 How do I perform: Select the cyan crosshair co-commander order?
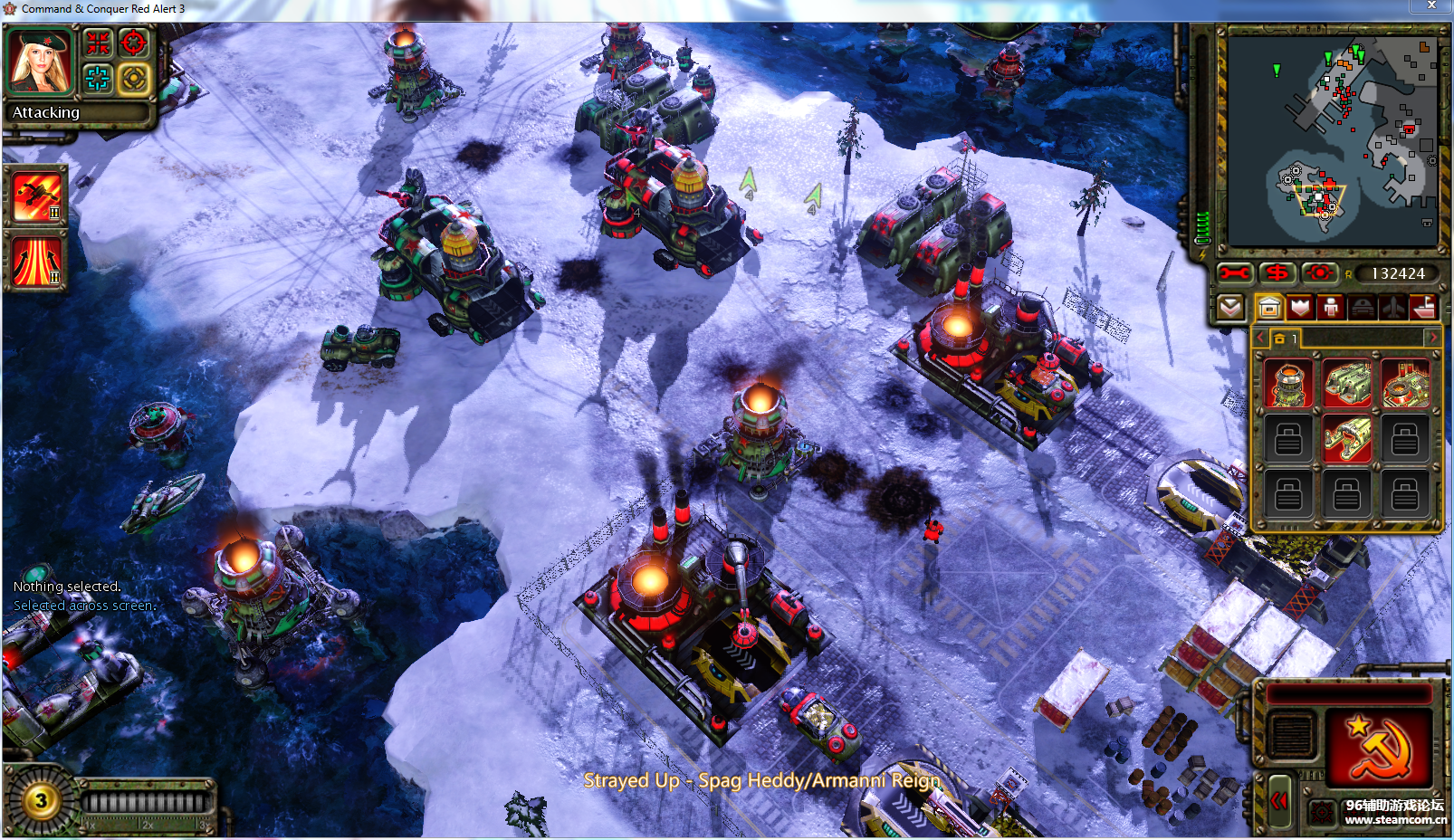click(98, 79)
